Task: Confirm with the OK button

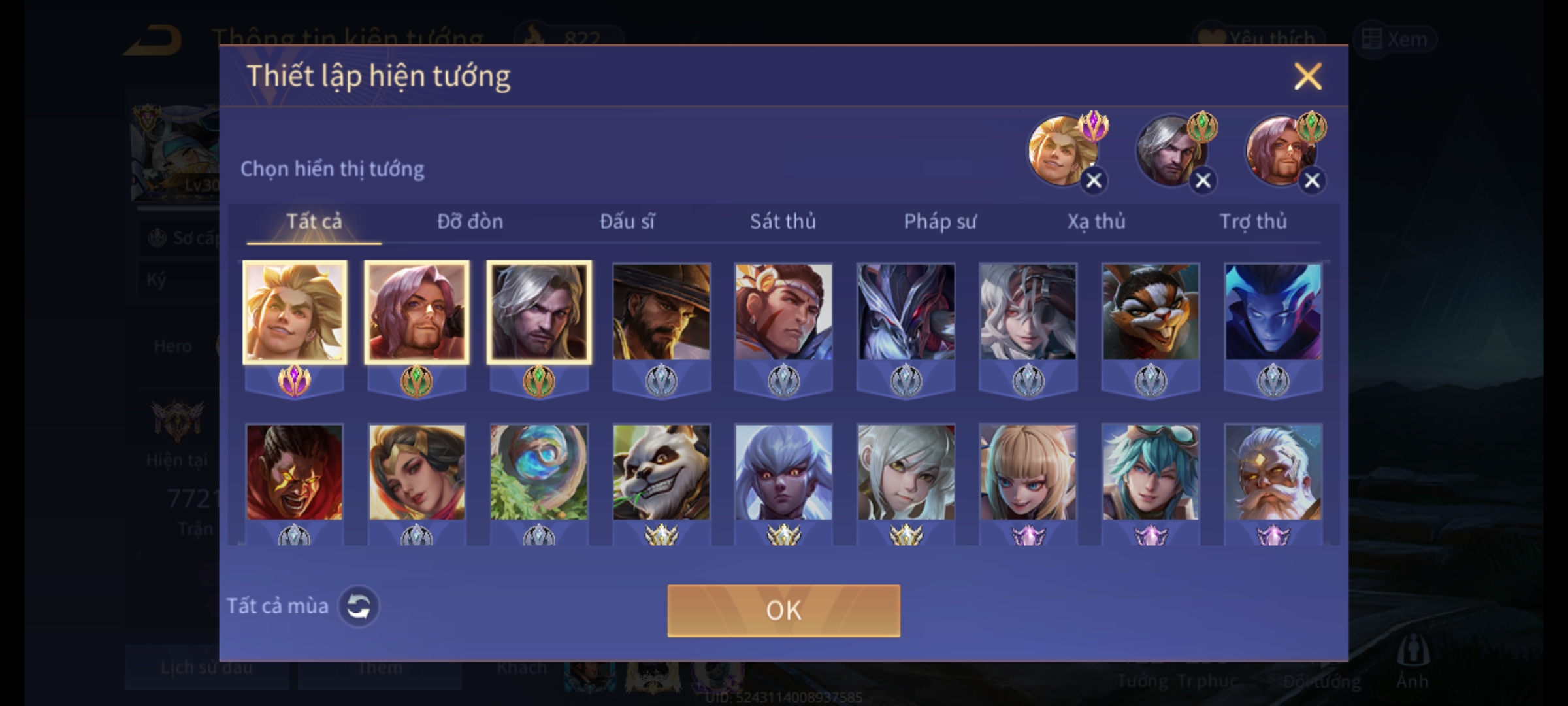Action: click(783, 611)
